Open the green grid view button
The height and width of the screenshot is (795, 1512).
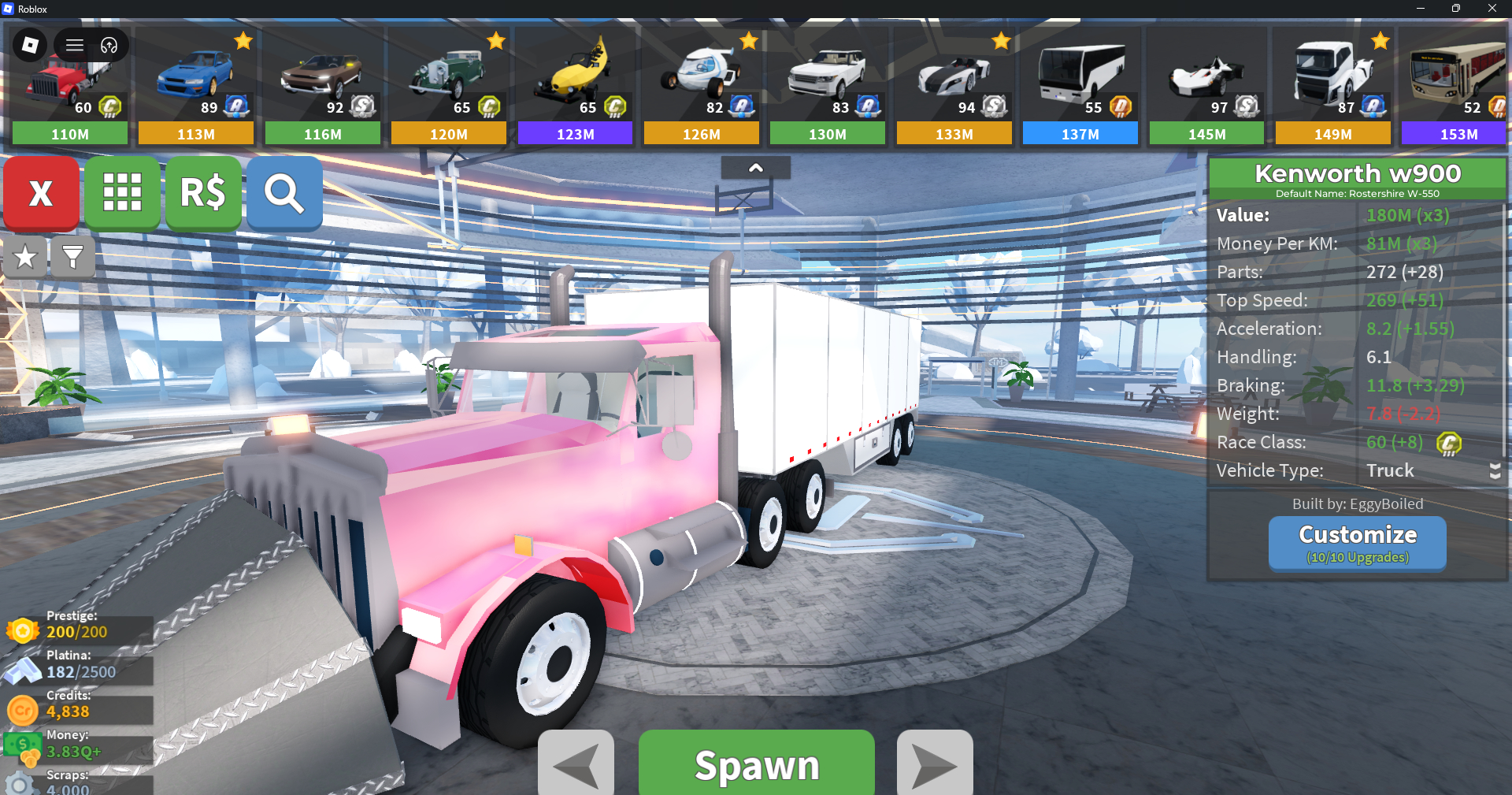click(x=122, y=193)
